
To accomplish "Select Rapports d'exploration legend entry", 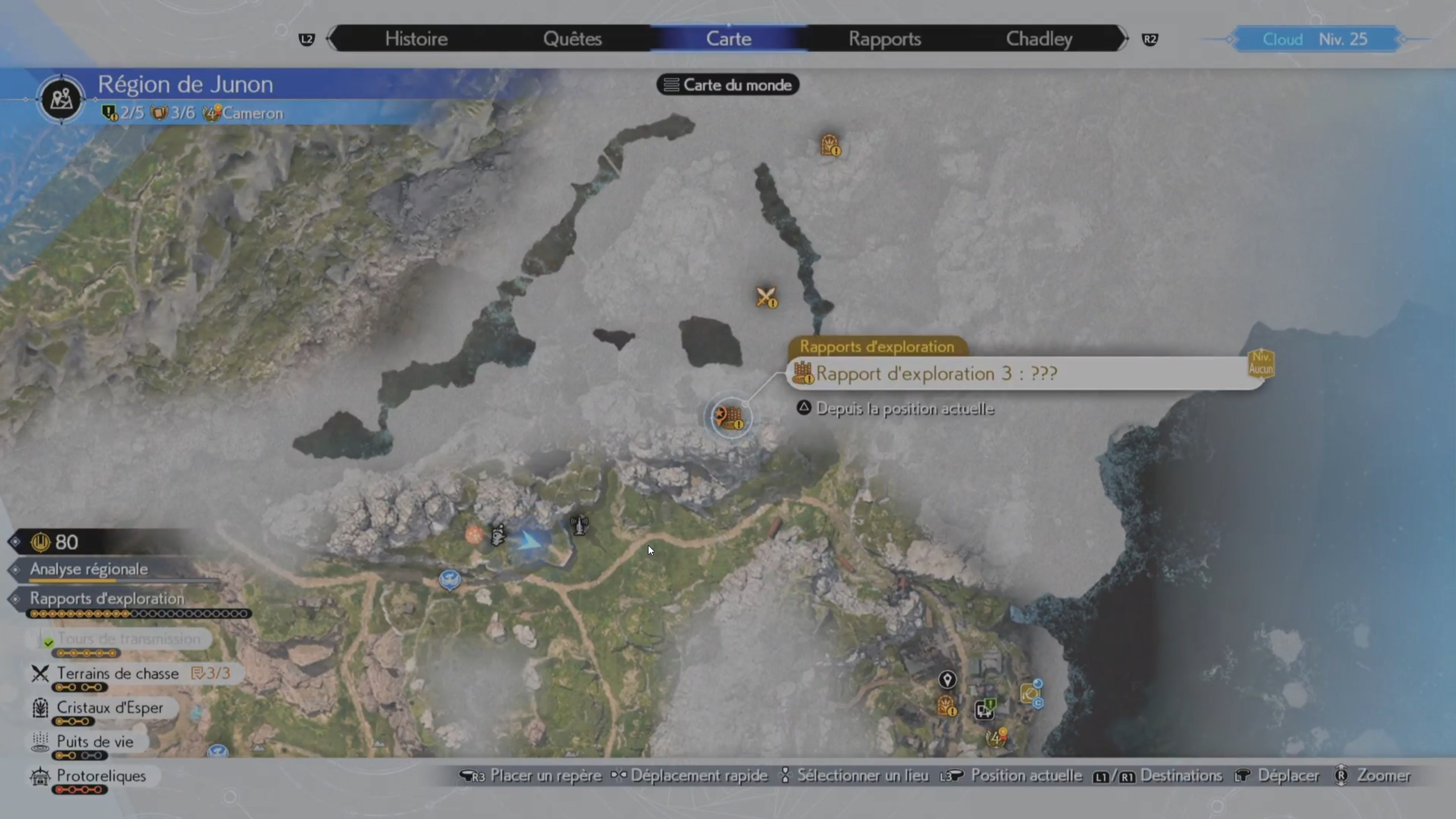I will (x=107, y=599).
